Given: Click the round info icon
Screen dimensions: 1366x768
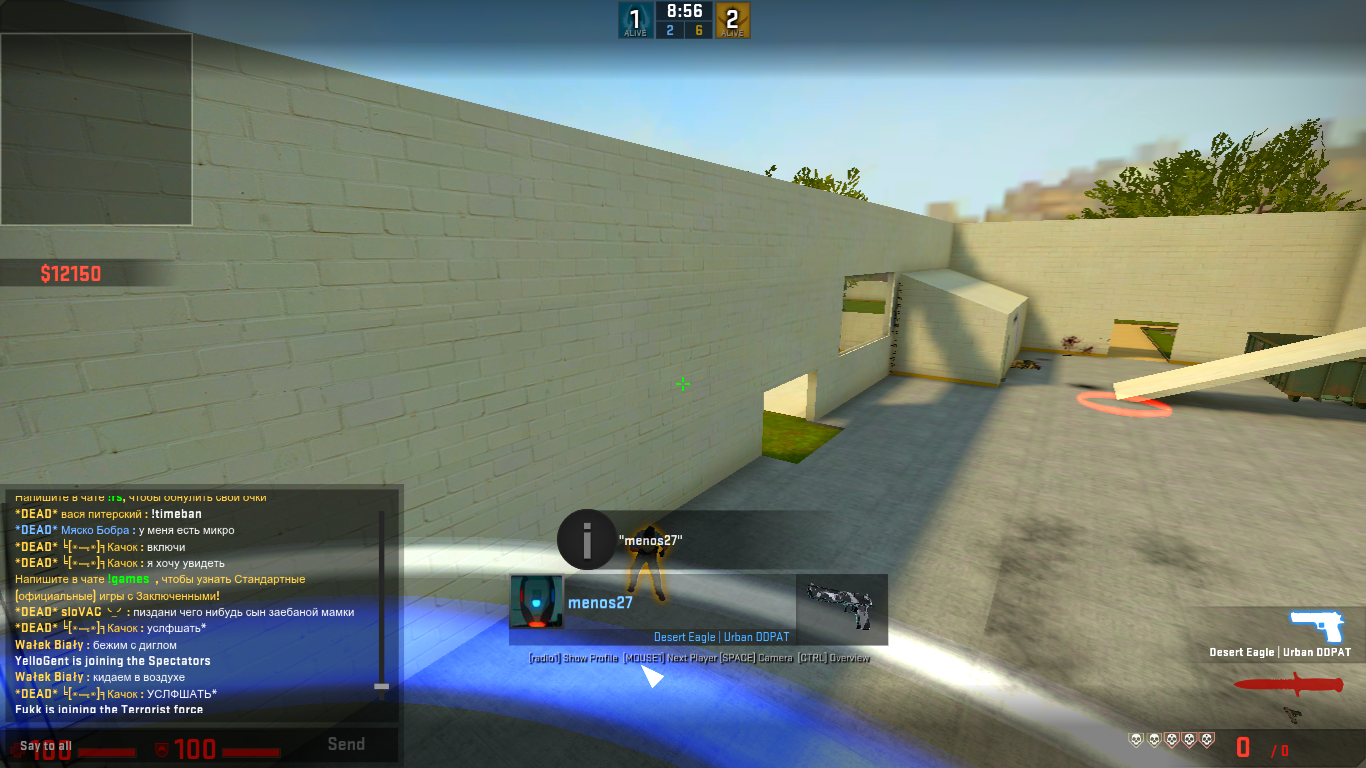Looking at the screenshot, I should pos(585,540).
